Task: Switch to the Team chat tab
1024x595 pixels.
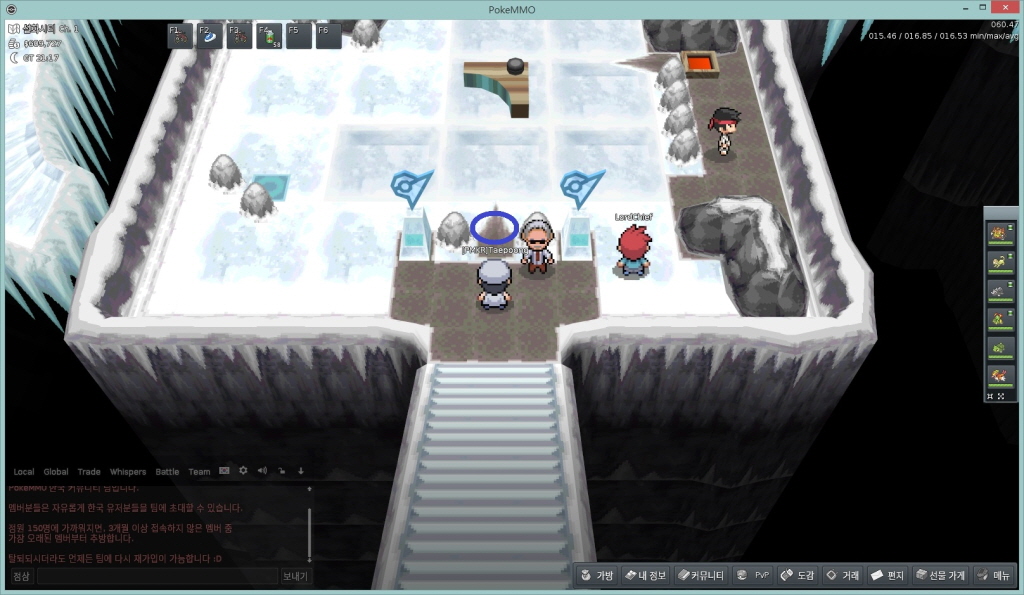Action: click(x=199, y=471)
